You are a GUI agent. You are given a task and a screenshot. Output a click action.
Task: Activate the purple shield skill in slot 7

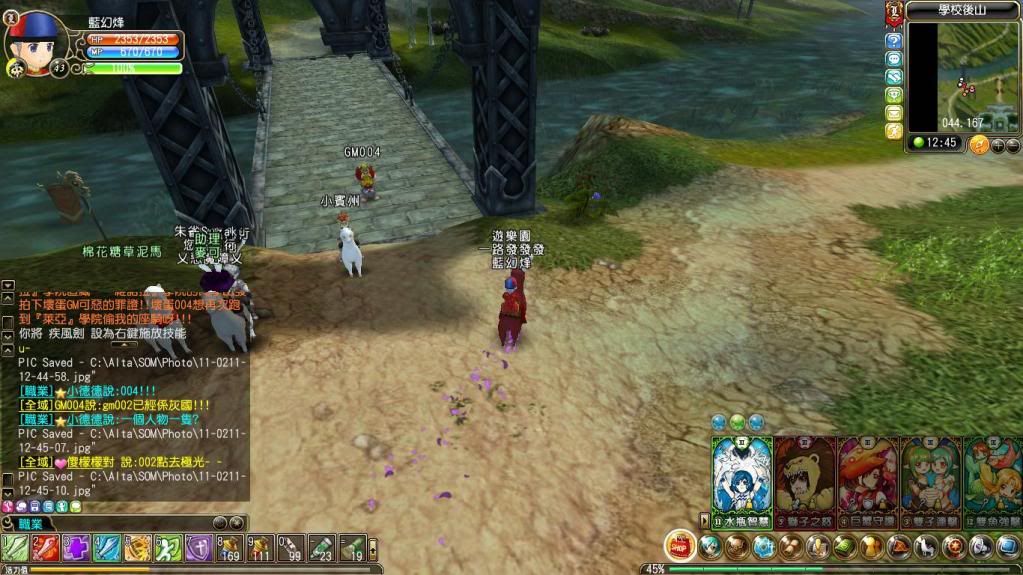199,548
